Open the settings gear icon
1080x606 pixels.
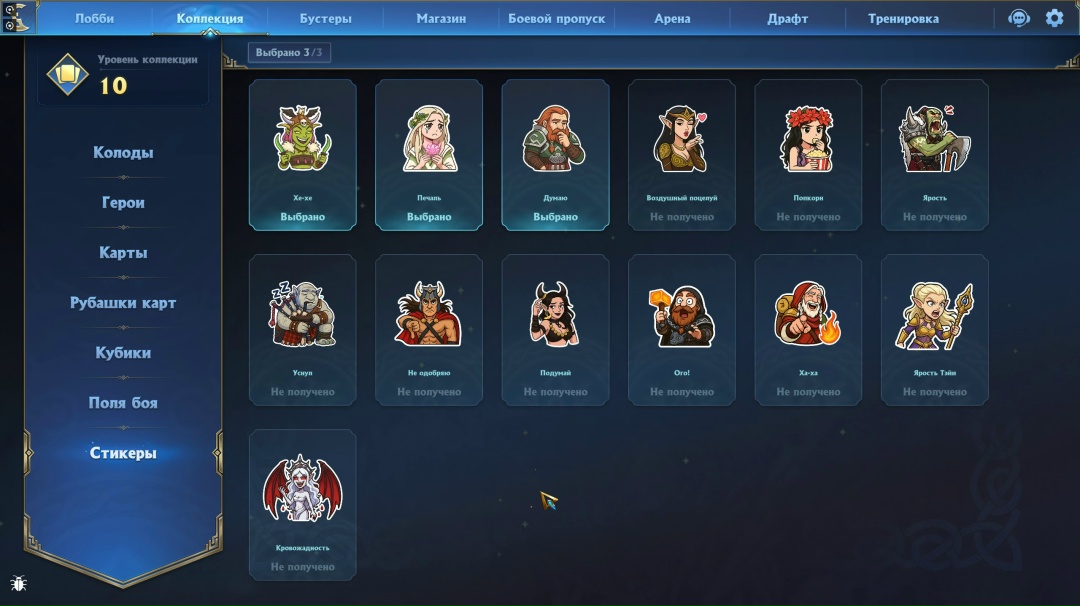click(1054, 18)
